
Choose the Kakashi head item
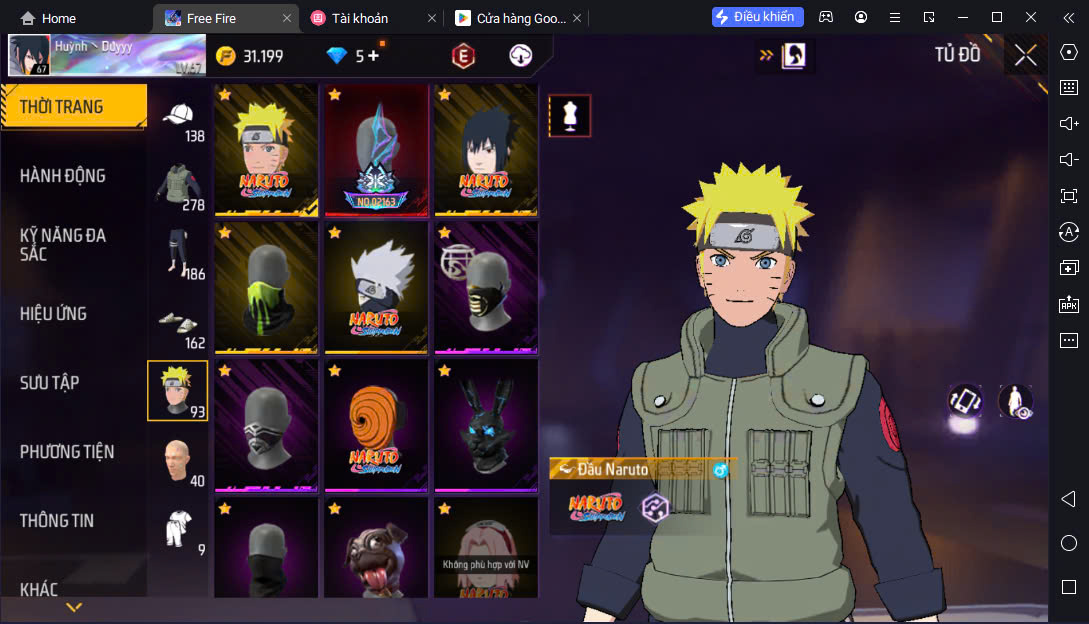(x=376, y=288)
